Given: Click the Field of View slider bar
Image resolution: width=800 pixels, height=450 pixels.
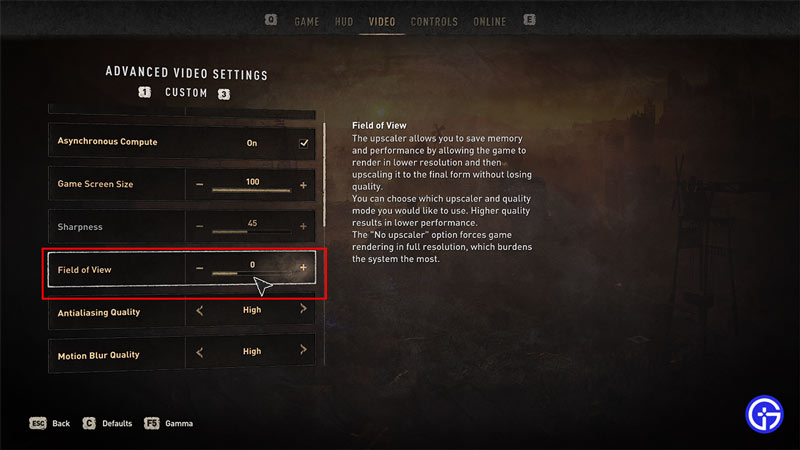Looking at the screenshot, I should 251,273.
